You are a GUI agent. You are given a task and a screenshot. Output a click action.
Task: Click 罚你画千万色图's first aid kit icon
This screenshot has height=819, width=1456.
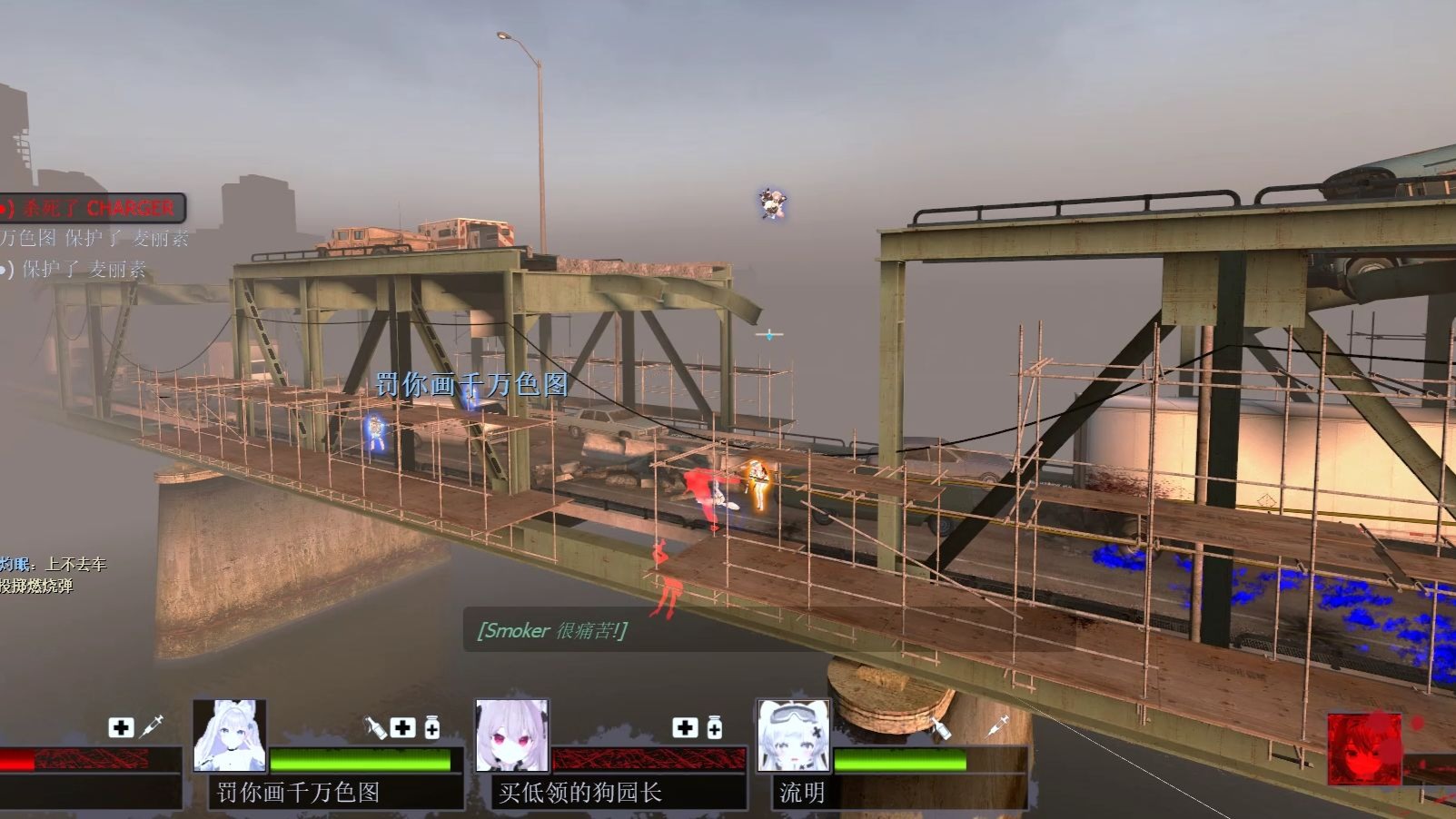[x=403, y=727]
